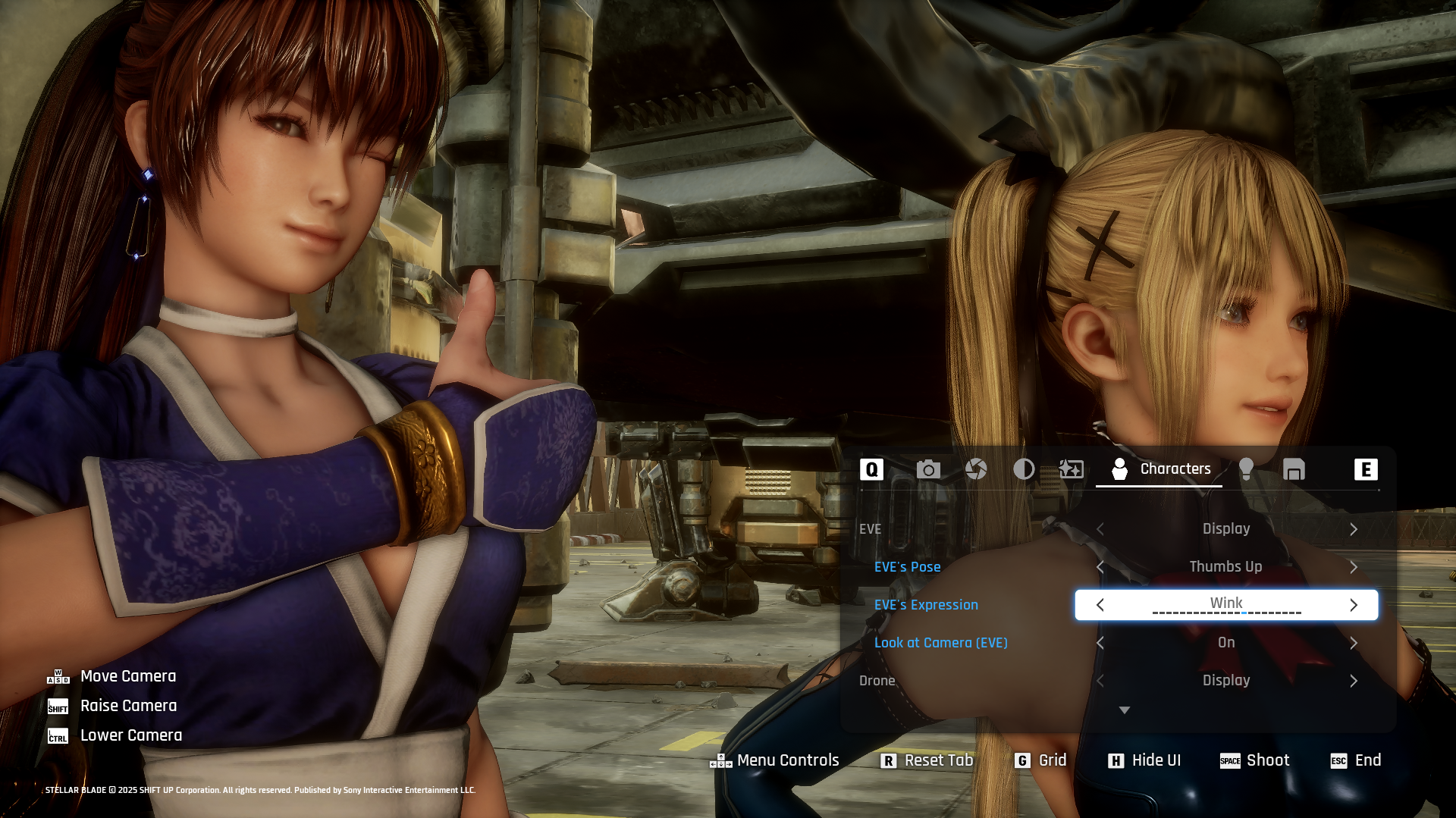Viewport: 1456px width, 818px height.
Task: Open the sparkle effects tab
Action: tap(1071, 469)
